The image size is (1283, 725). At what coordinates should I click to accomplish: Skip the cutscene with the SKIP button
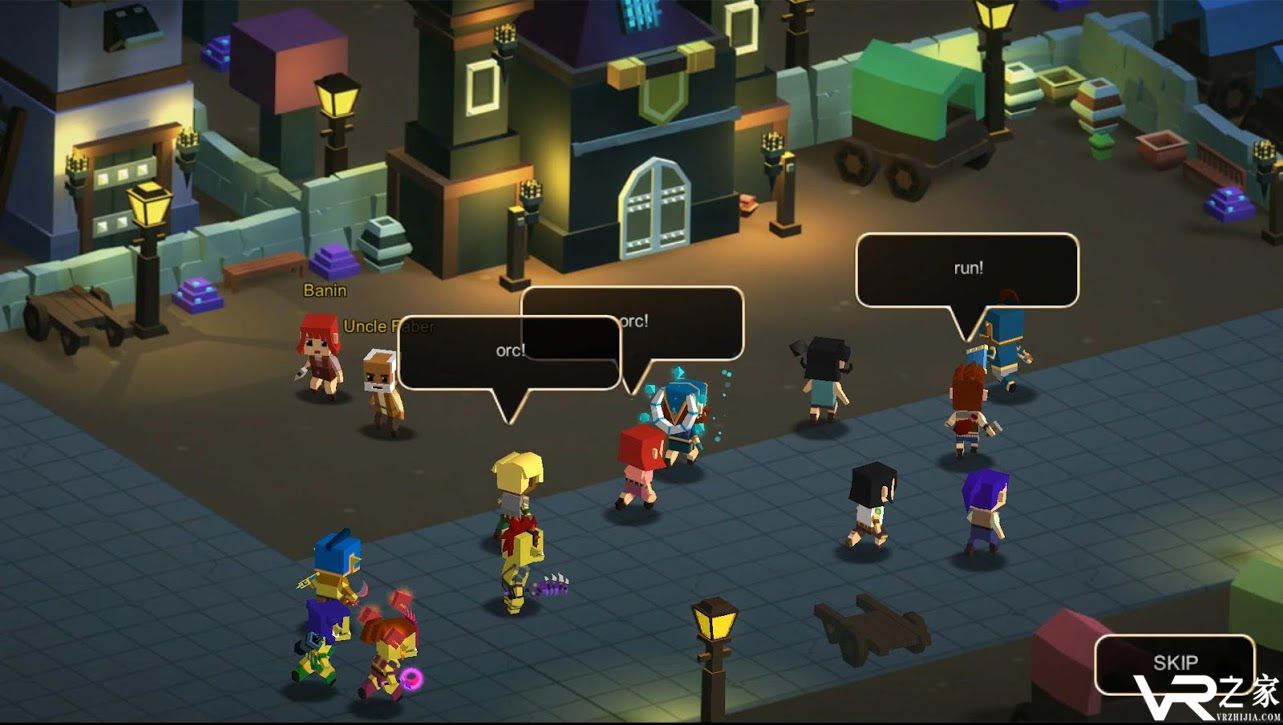pyautogui.click(x=1174, y=664)
